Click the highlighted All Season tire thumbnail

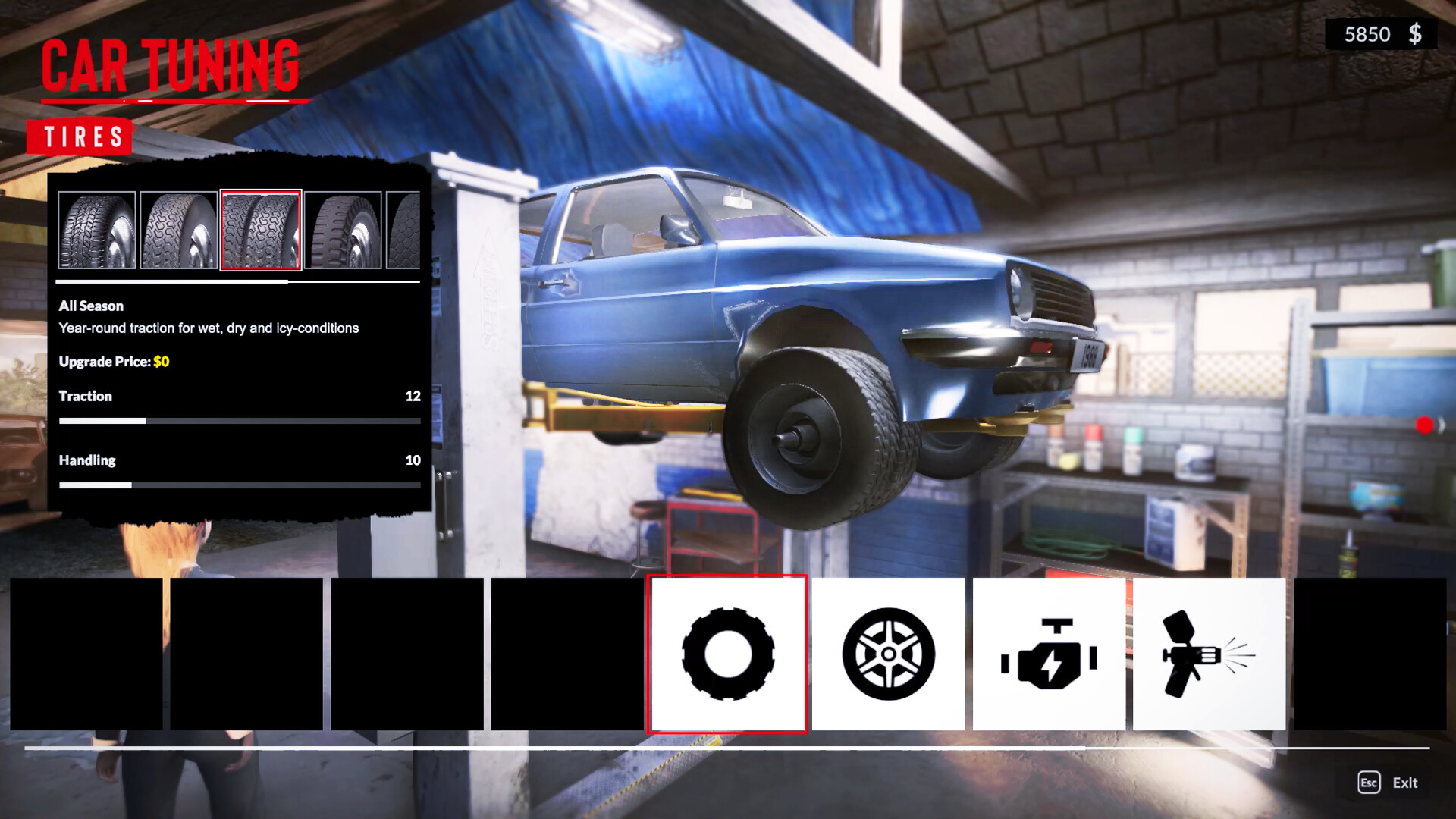click(261, 231)
